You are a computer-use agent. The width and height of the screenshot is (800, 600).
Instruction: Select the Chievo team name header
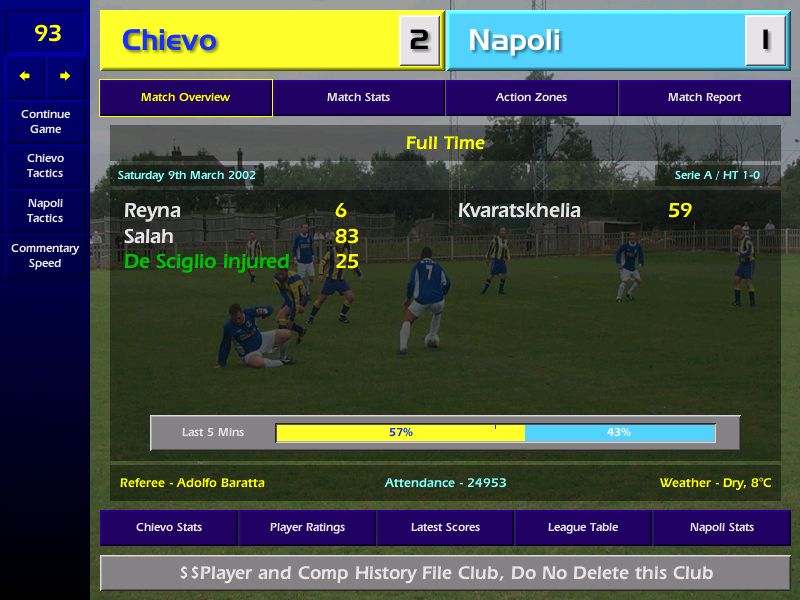point(170,41)
